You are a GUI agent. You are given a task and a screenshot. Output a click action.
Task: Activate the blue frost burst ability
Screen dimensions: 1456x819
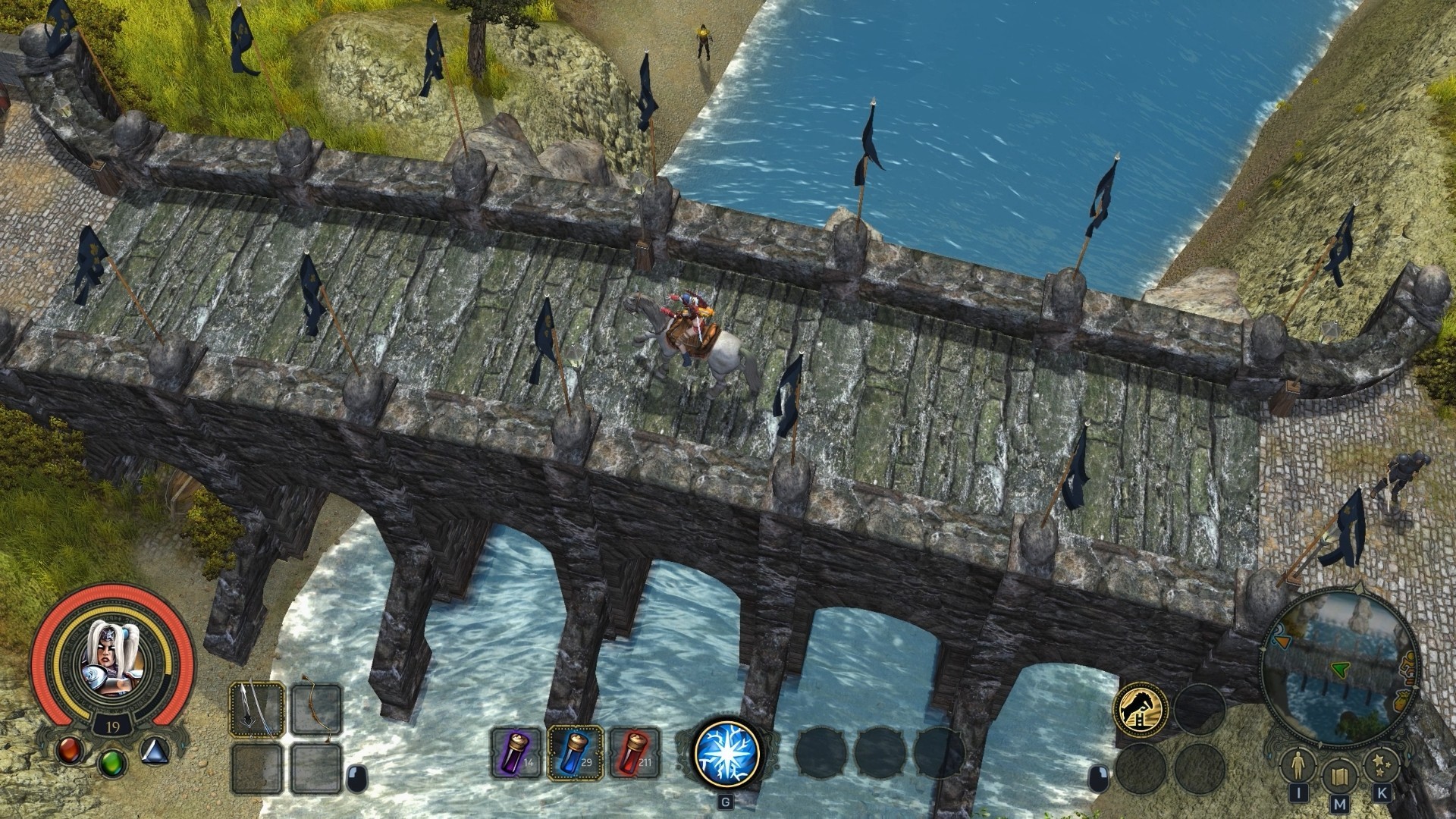point(726,753)
